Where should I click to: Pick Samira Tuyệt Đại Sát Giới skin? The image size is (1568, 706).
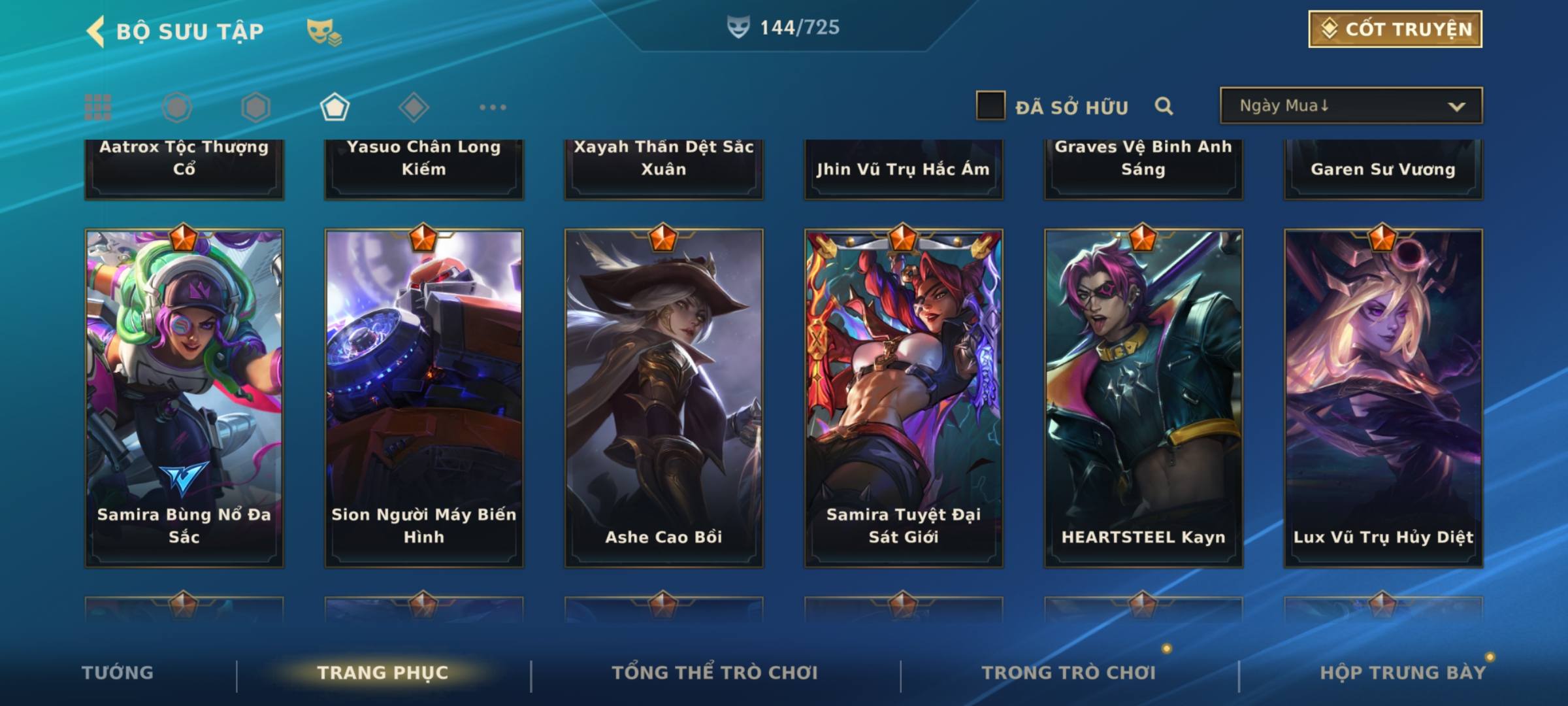pos(904,397)
